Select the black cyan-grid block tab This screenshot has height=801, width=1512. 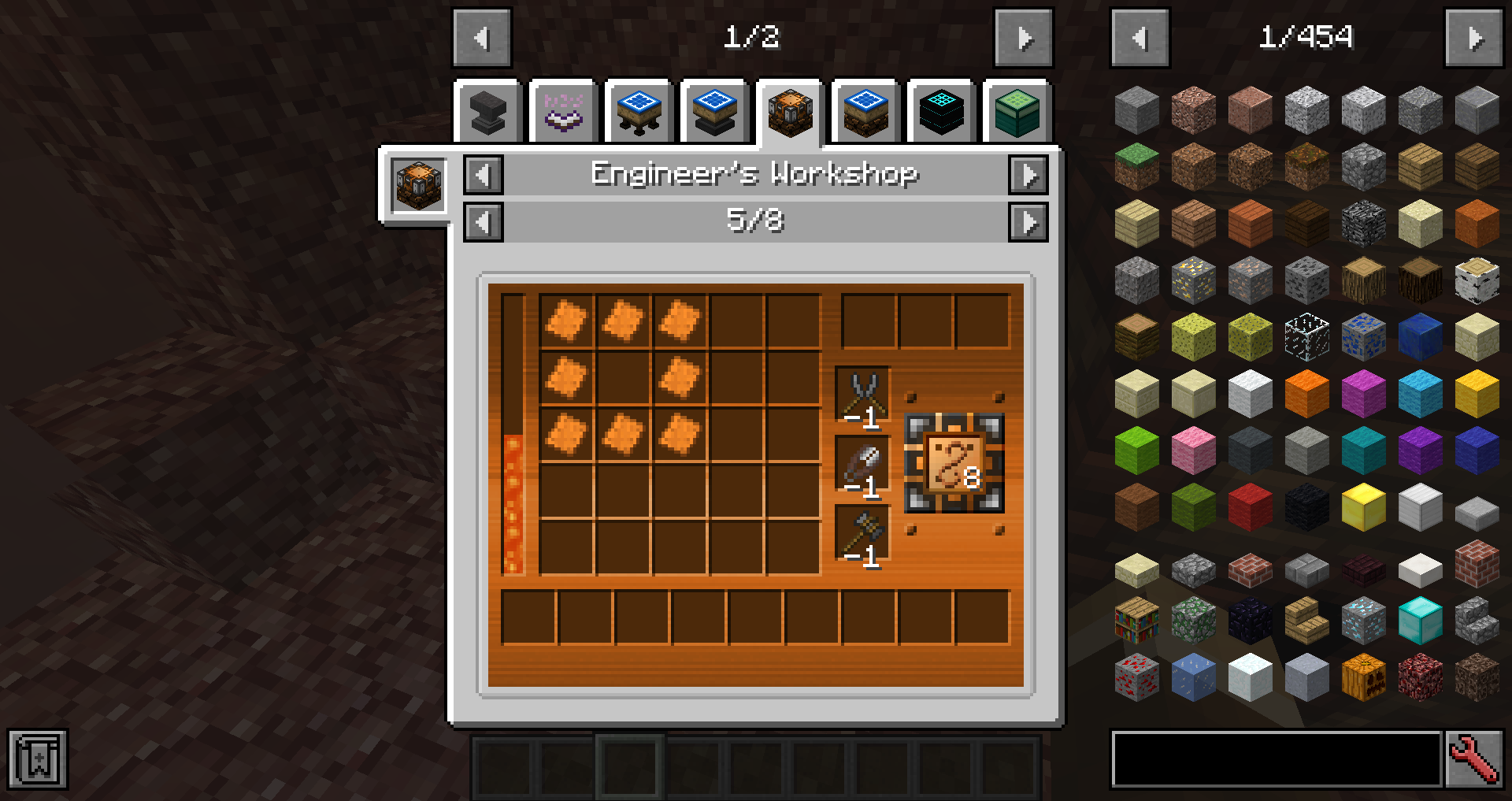tap(941, 113)
